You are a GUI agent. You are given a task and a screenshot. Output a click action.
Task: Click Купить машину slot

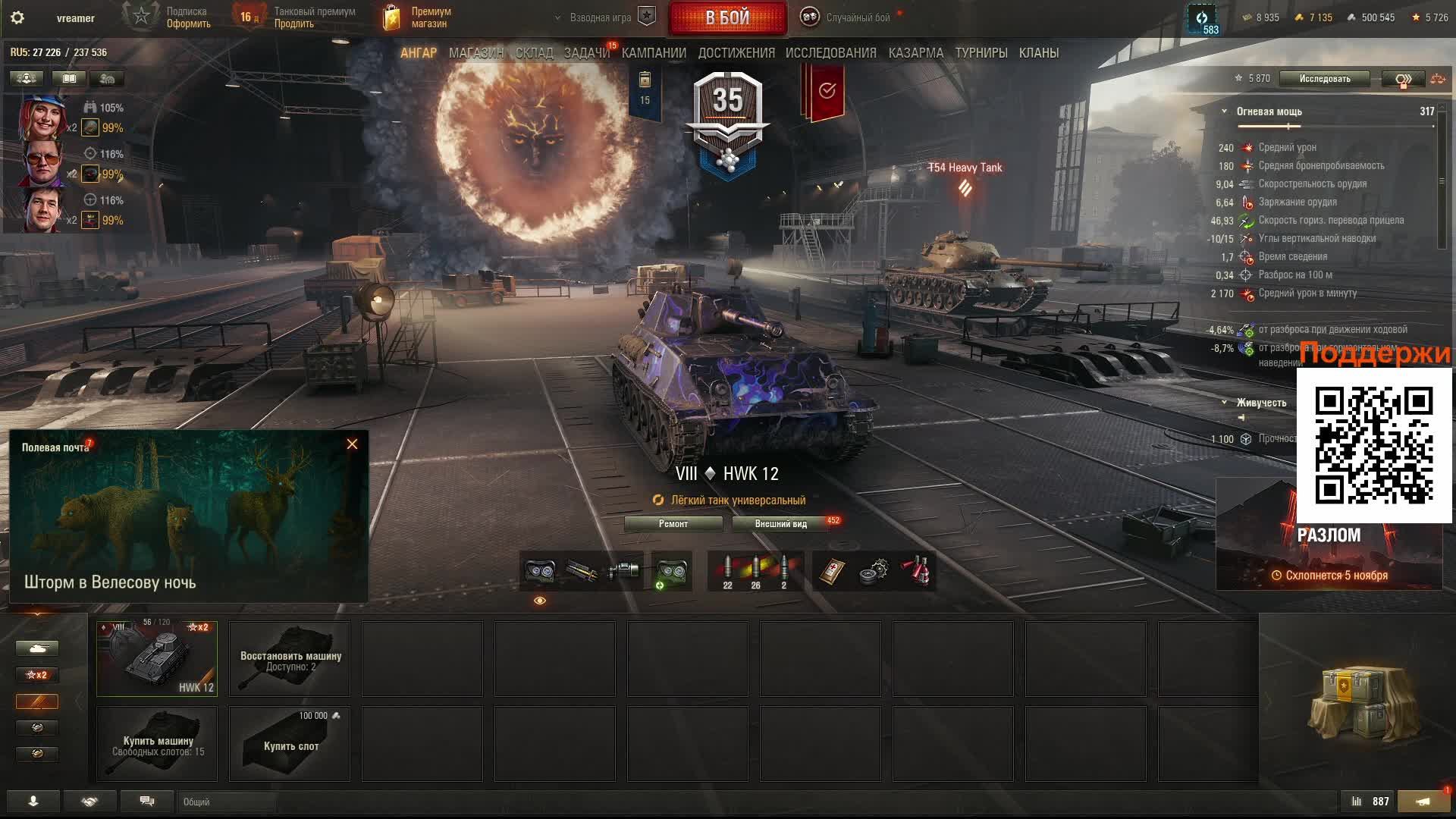pyautogui.click(x=157, y=744)
